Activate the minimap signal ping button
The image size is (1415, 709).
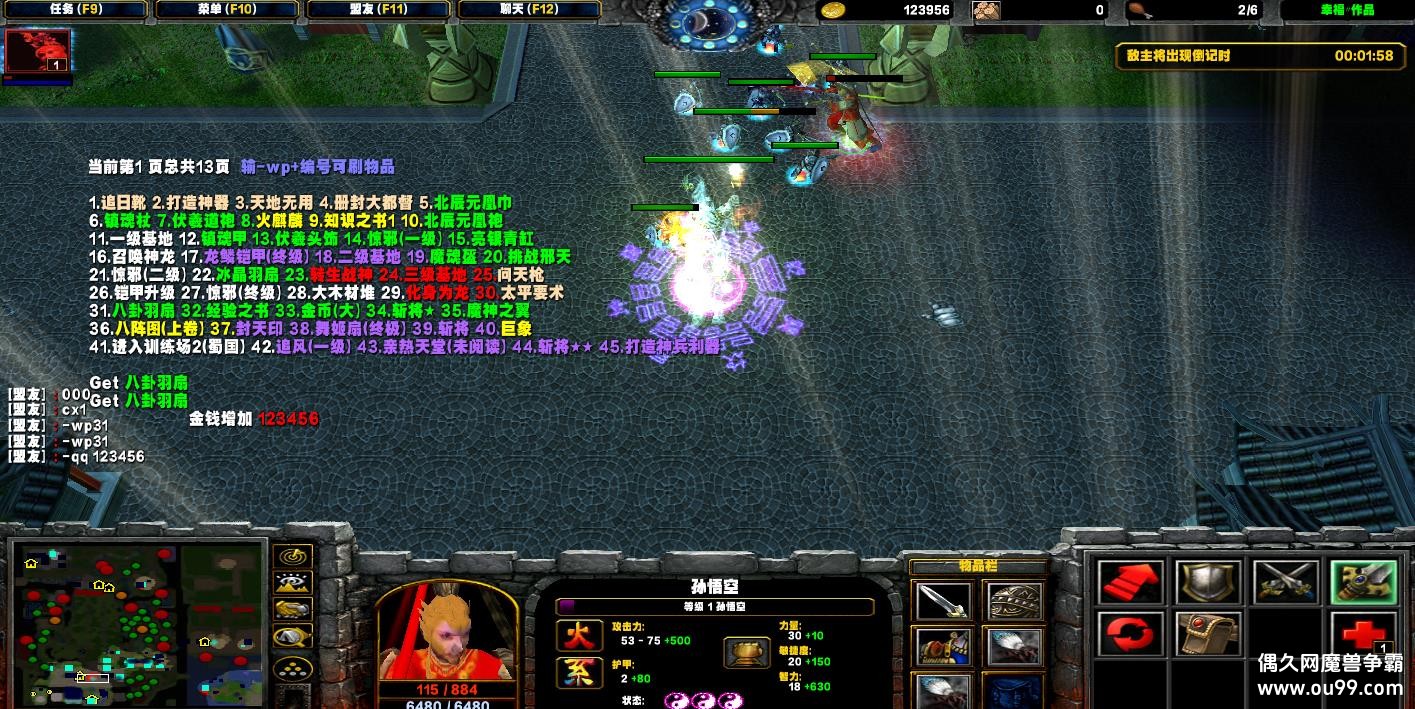[x=292, y=556]
